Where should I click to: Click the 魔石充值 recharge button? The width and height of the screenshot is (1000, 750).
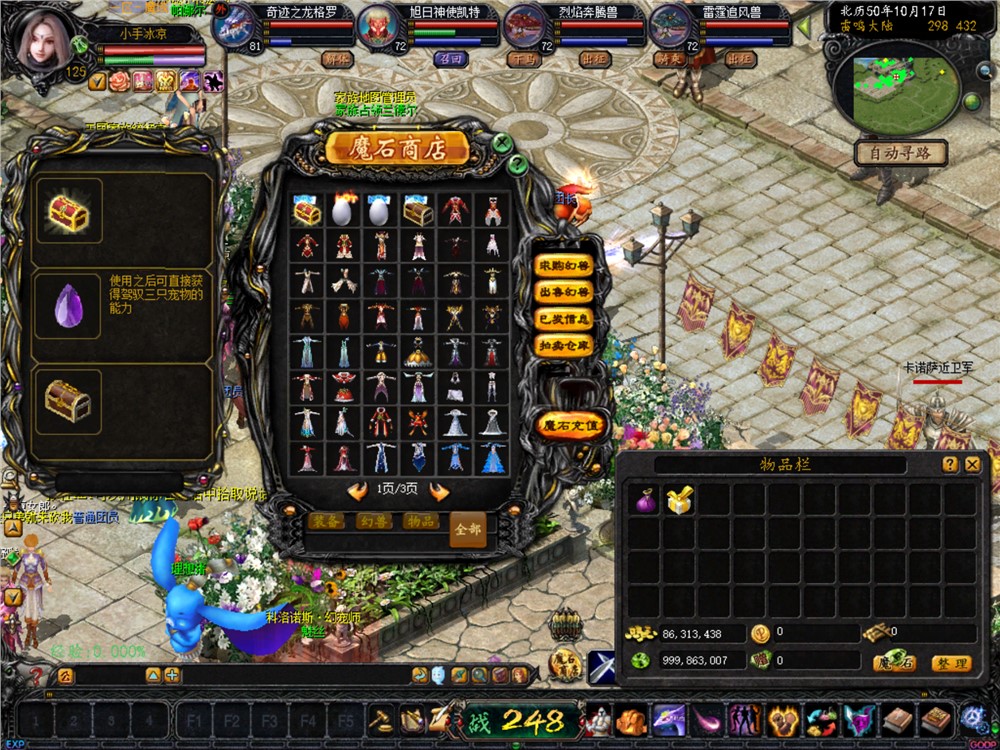click(x=570, y=424)
